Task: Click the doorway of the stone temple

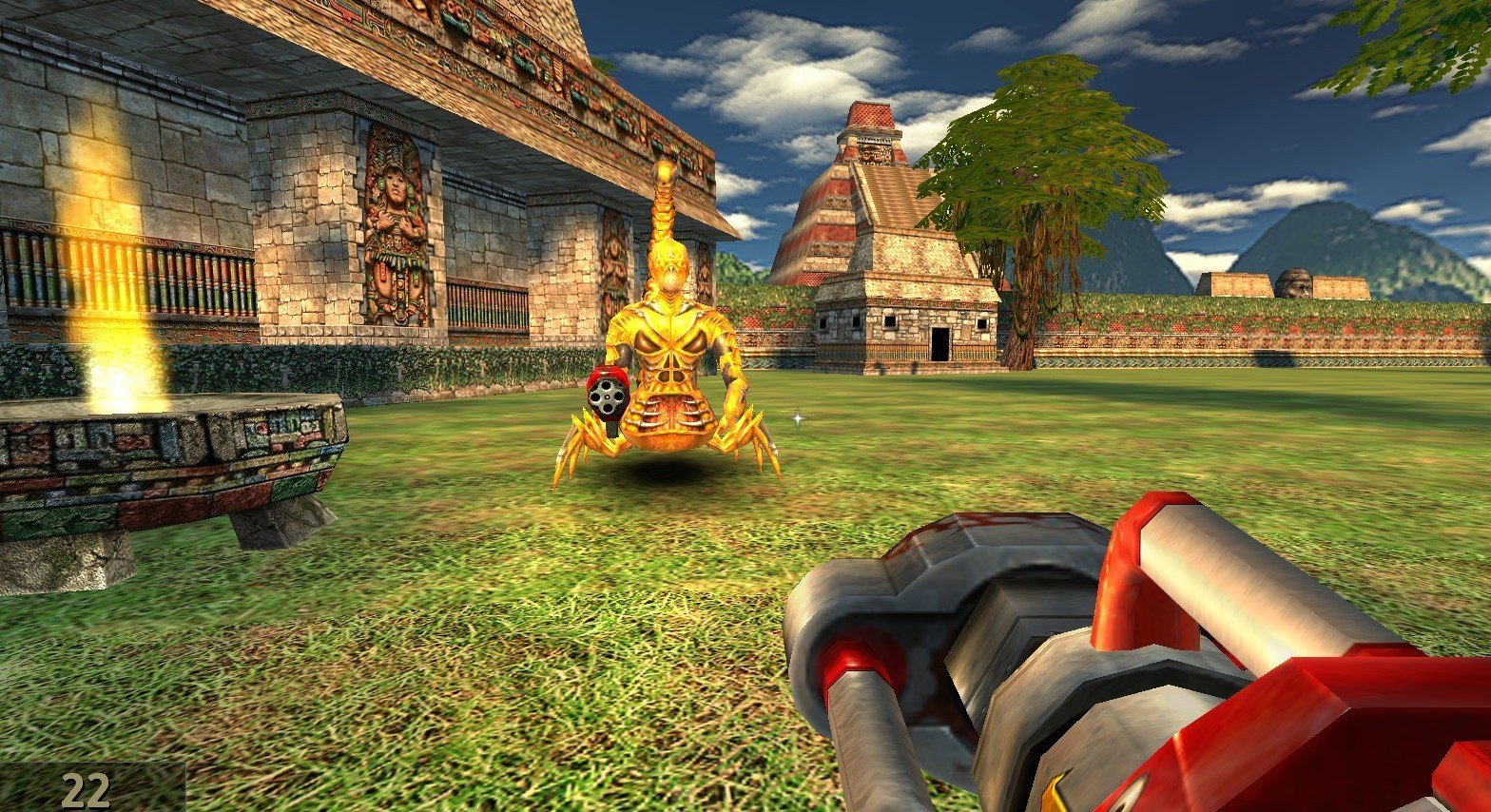Action: (x=941, y=342)
